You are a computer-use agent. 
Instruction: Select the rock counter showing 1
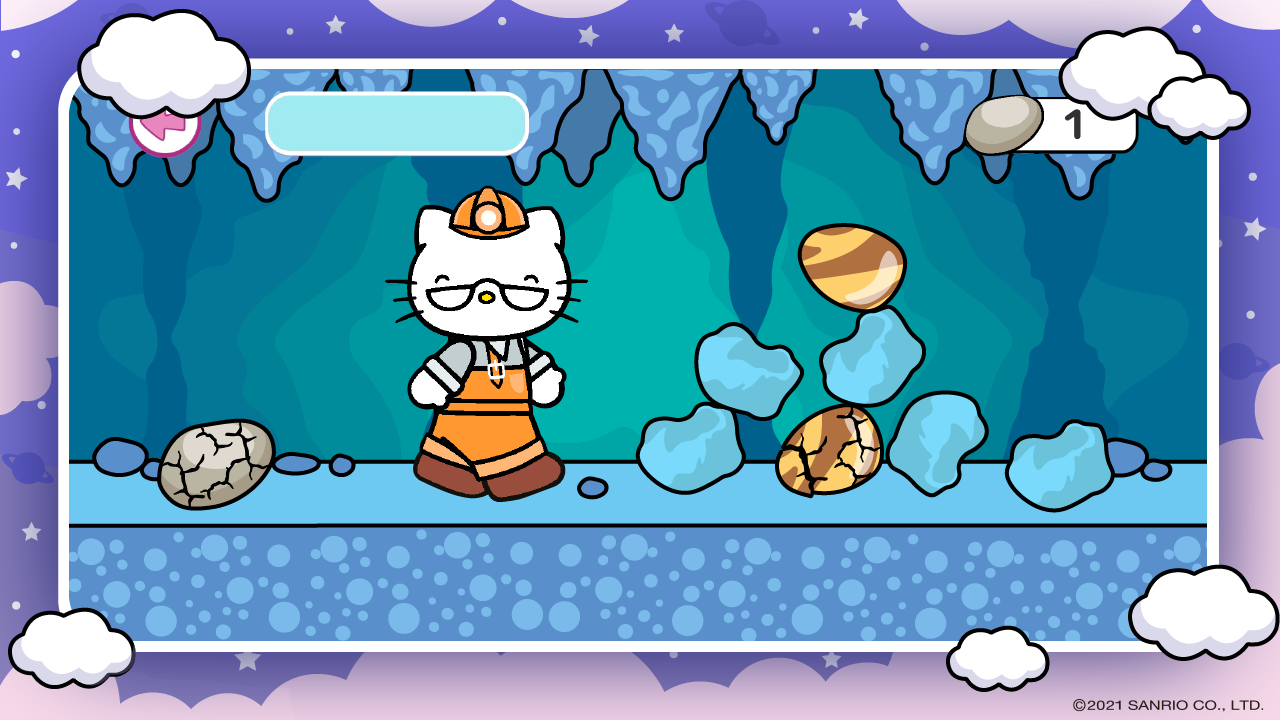(x=1075, y=124)
